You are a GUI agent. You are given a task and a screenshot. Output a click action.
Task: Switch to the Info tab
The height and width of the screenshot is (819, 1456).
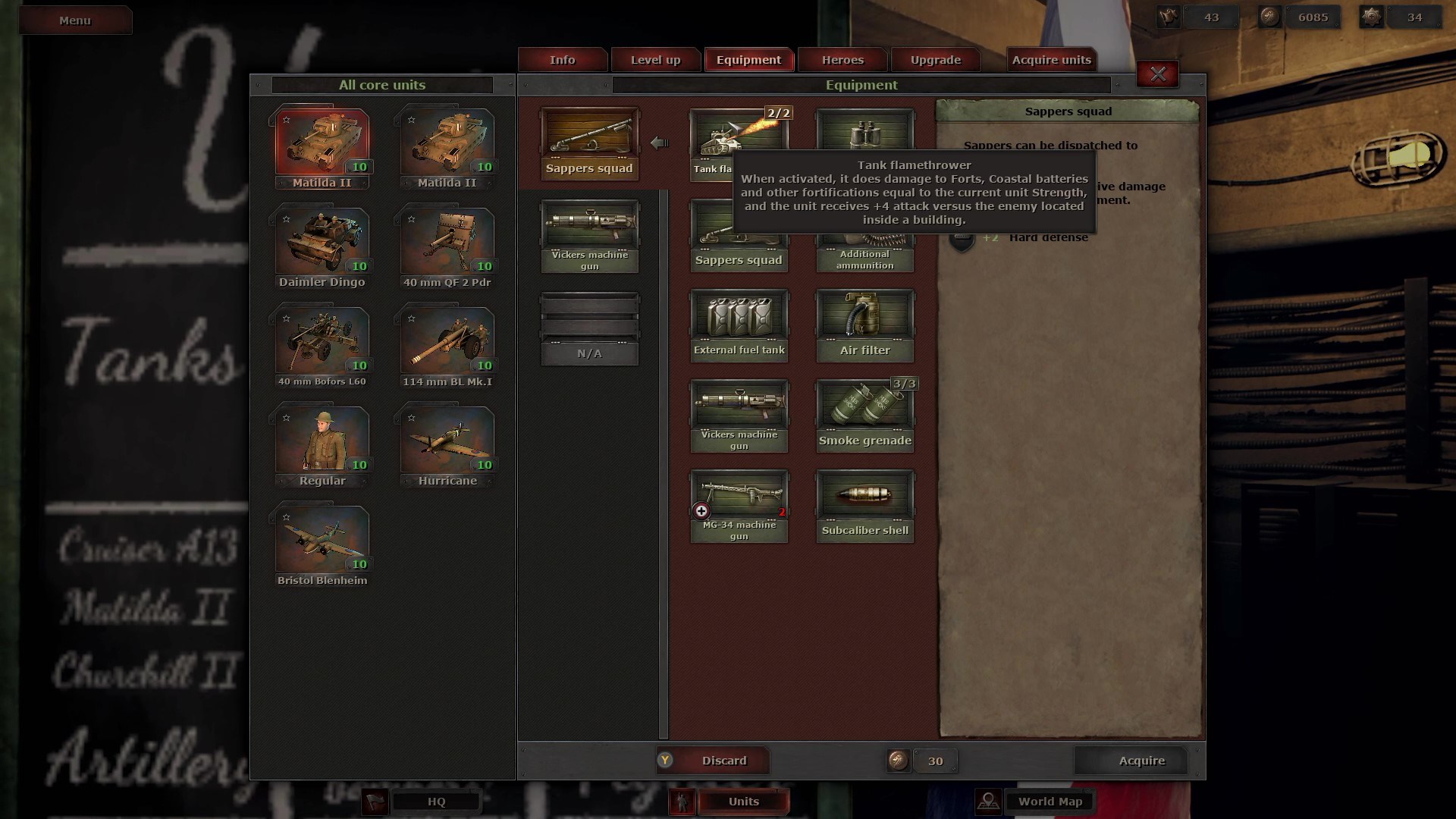pyautogui.click(x=562, y=60)
